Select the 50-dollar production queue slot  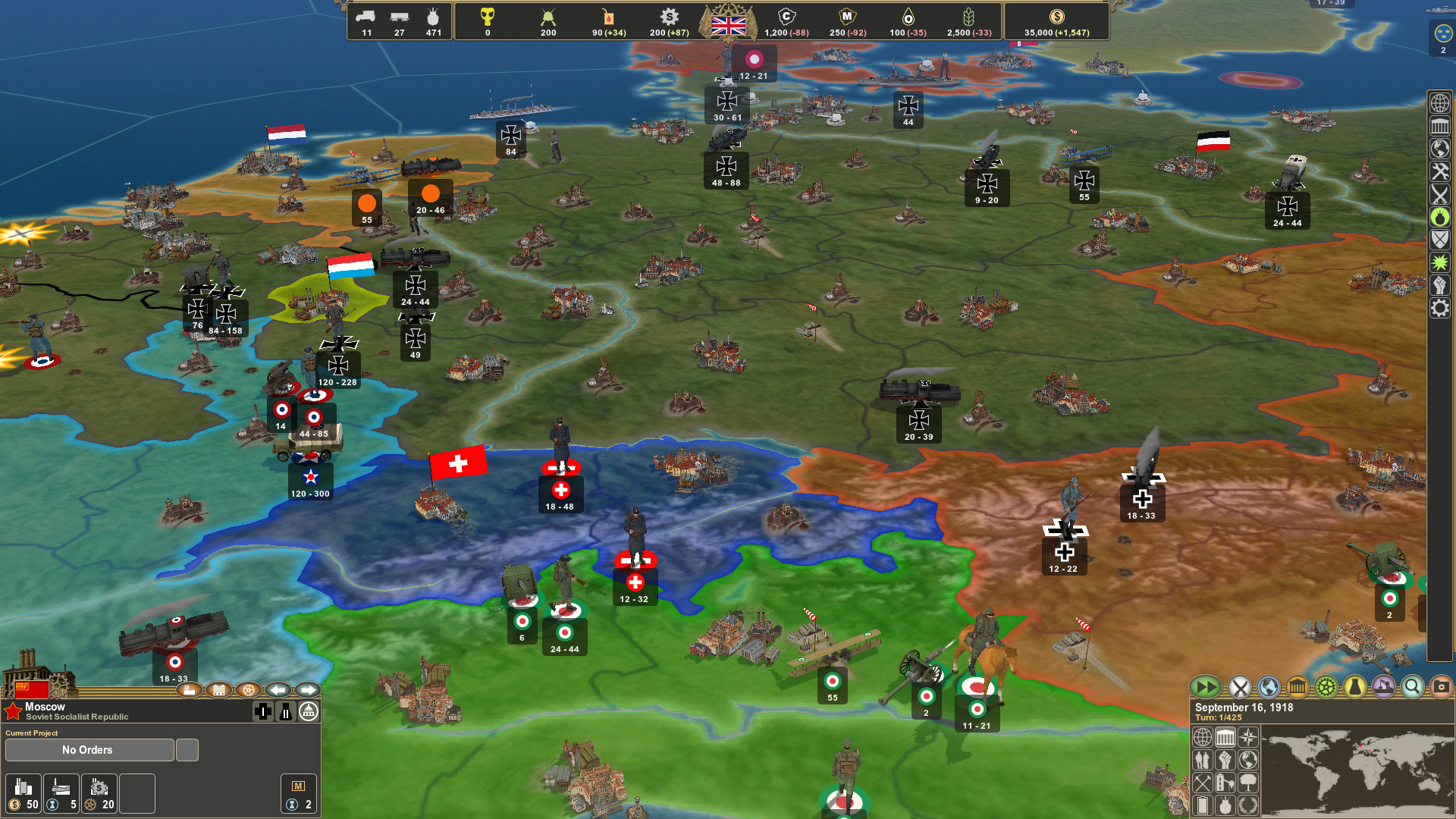tap(23, 793)
